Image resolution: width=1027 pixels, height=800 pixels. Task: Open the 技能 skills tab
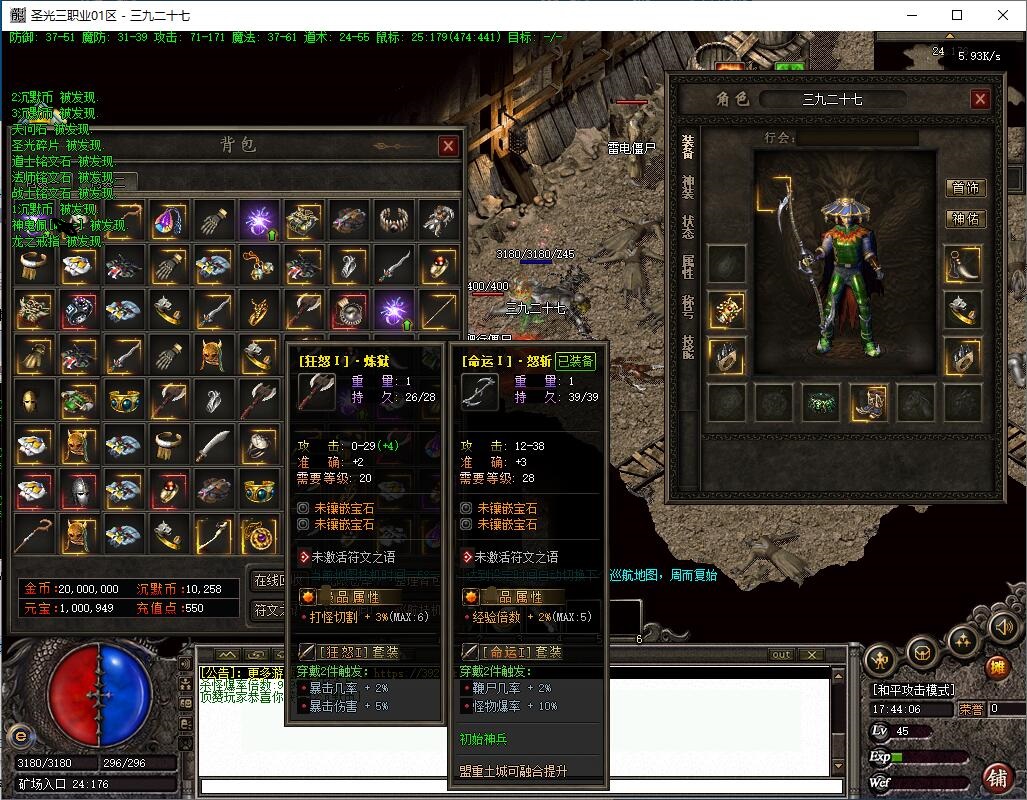pos(688,345)
